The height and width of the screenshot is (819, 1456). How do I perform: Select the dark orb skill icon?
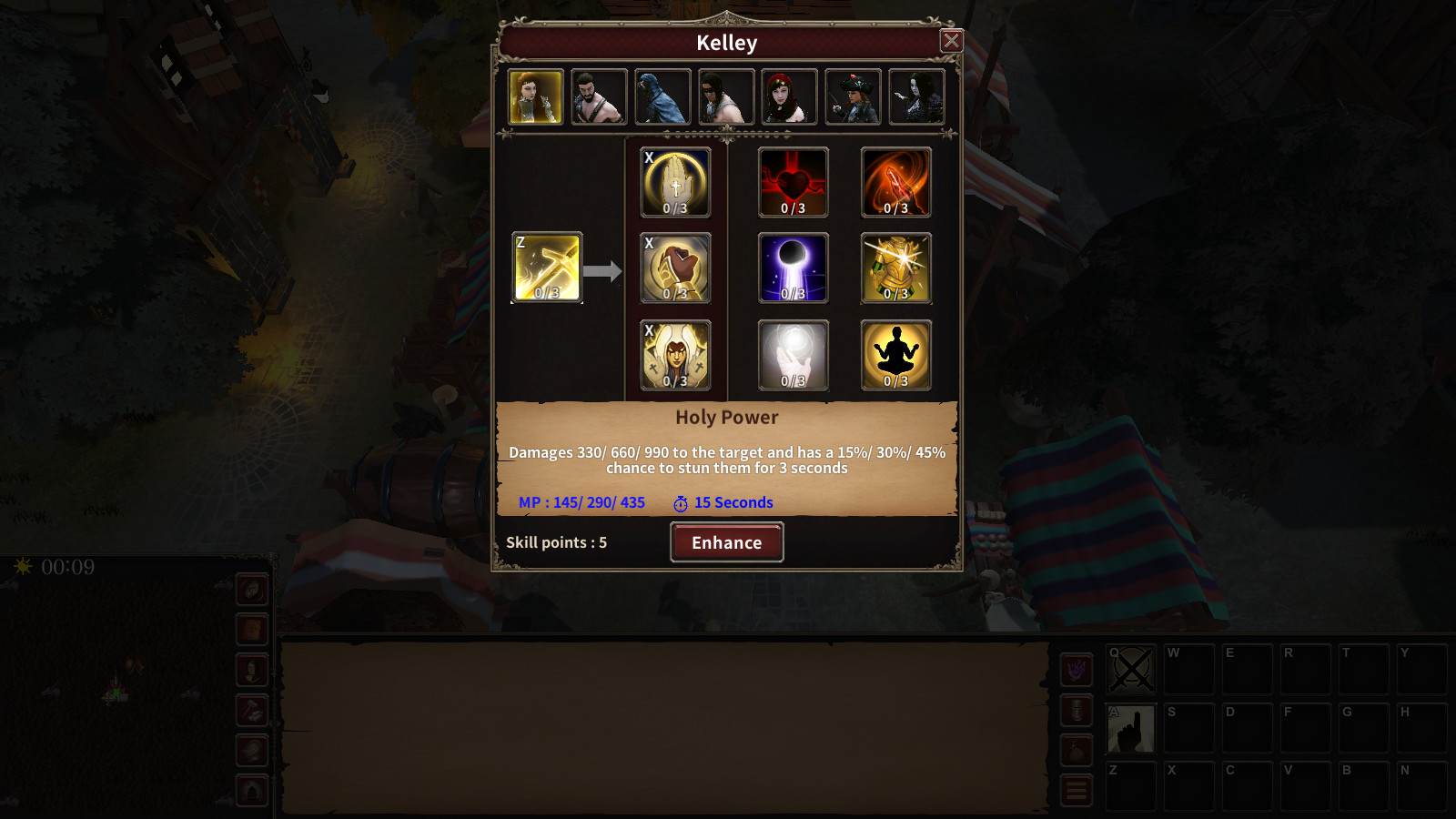pos(792,268)
